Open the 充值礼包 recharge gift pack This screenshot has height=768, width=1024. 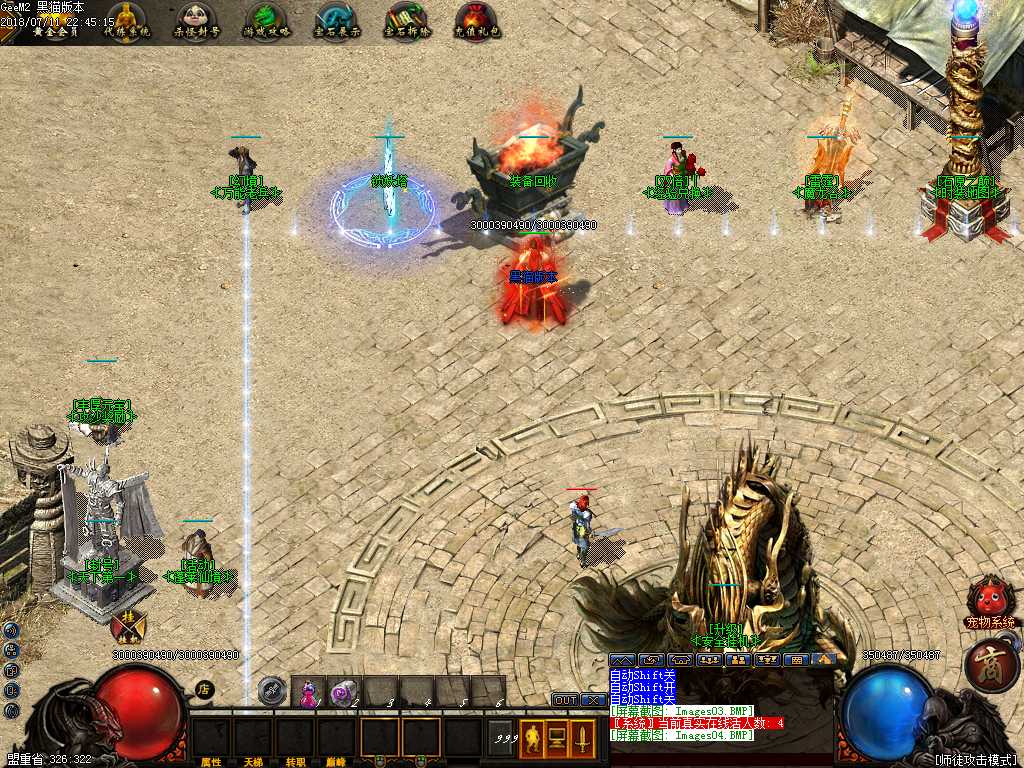pyautogui.click(x=476, y=19)
